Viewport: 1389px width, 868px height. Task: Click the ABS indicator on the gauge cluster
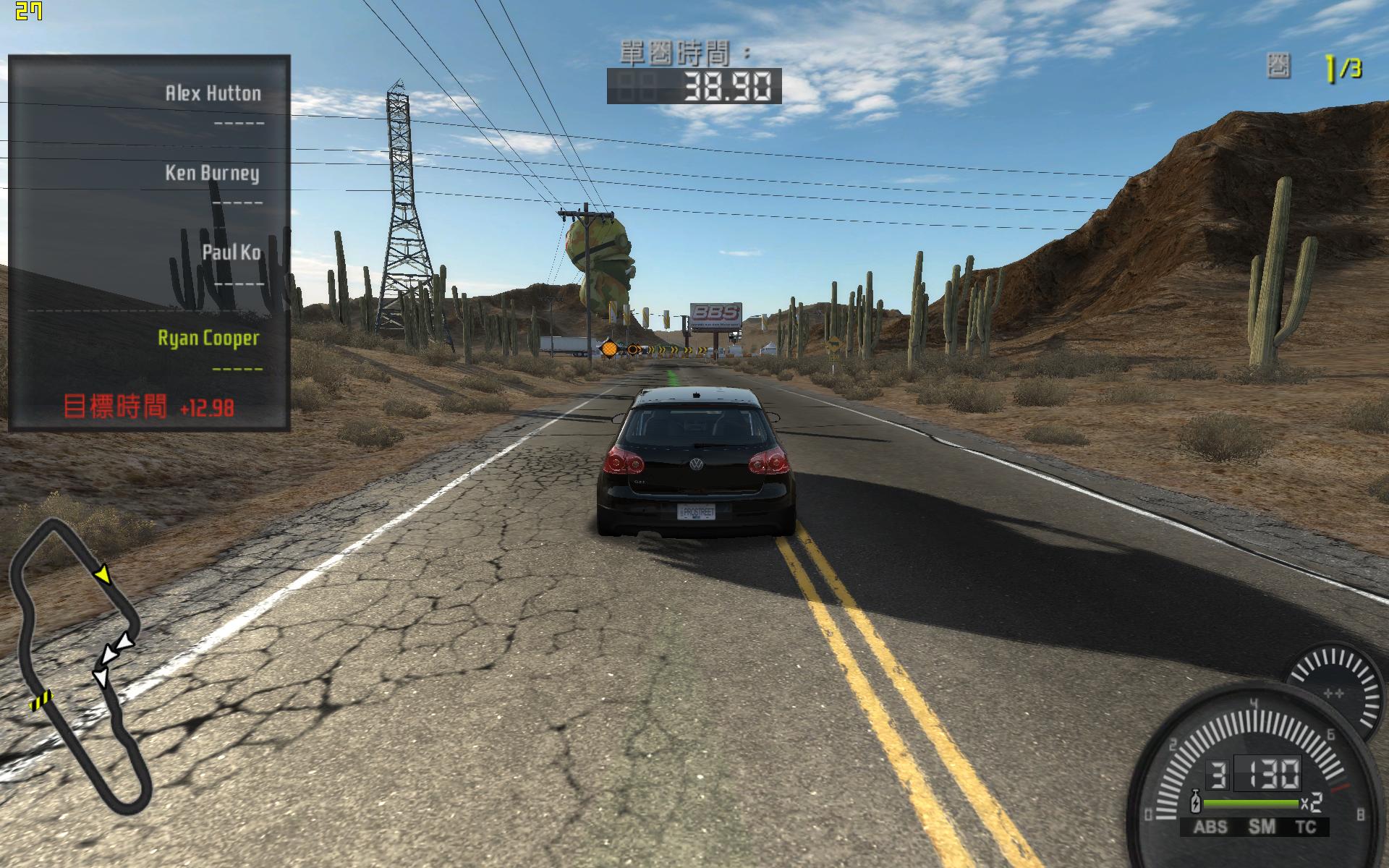[x=1211, y=825]
